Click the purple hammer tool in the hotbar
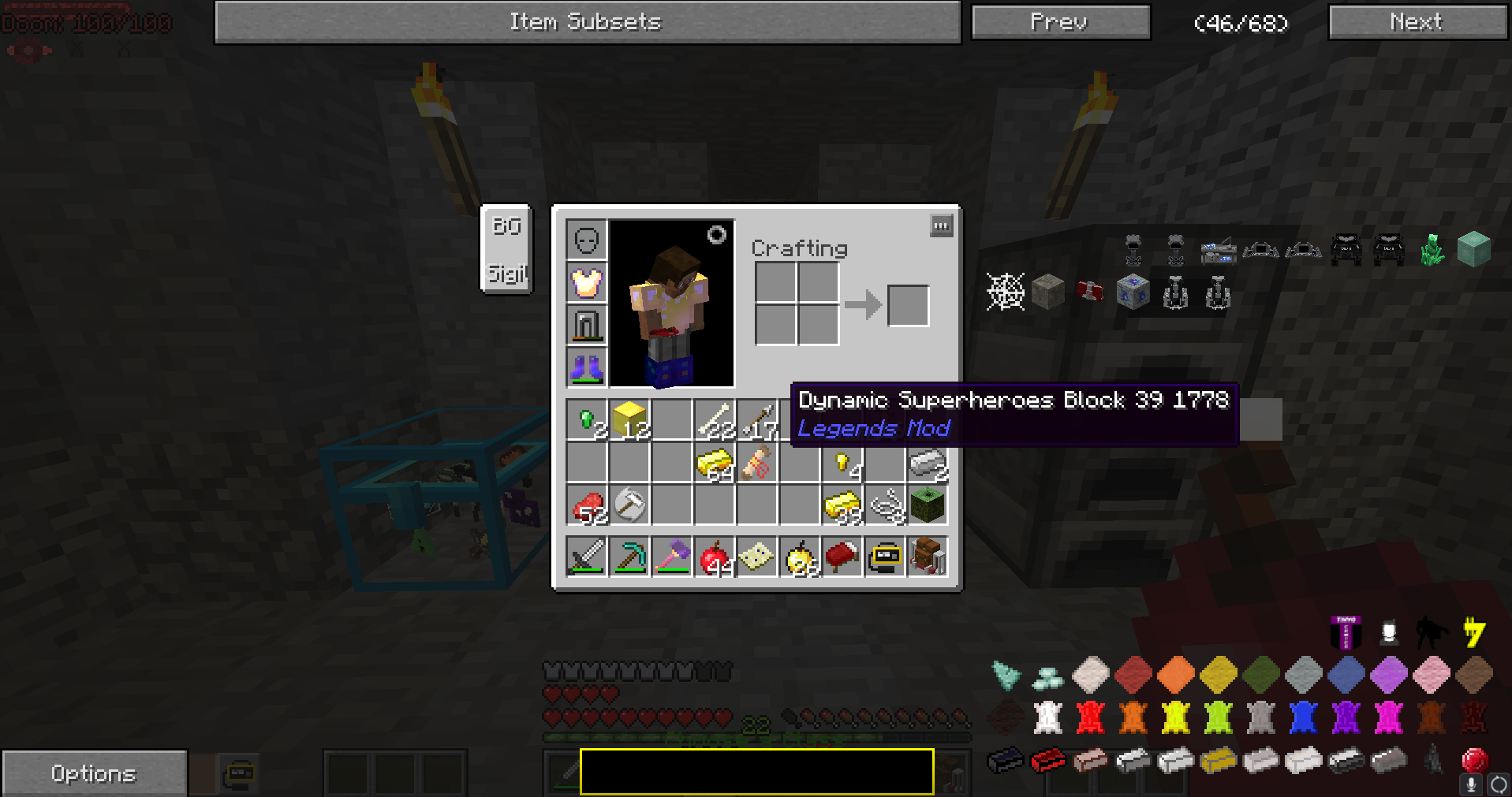Screen dimensions: 1512x797 click(671, 557)
